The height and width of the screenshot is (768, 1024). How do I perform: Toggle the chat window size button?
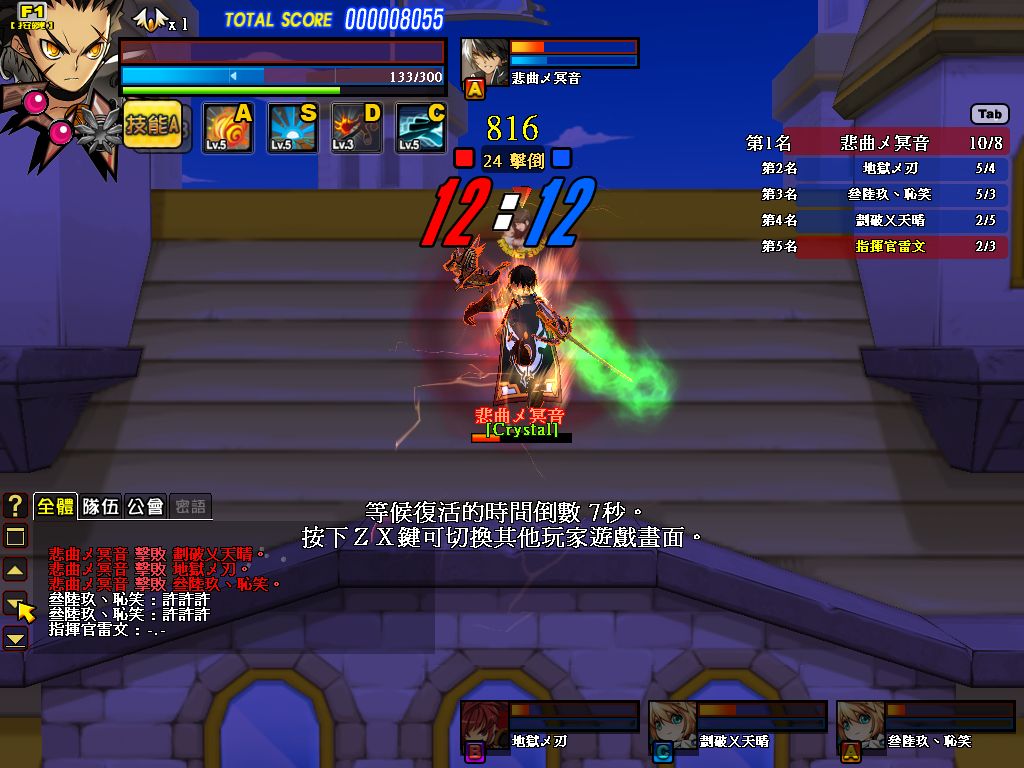[x=15, y=536]
